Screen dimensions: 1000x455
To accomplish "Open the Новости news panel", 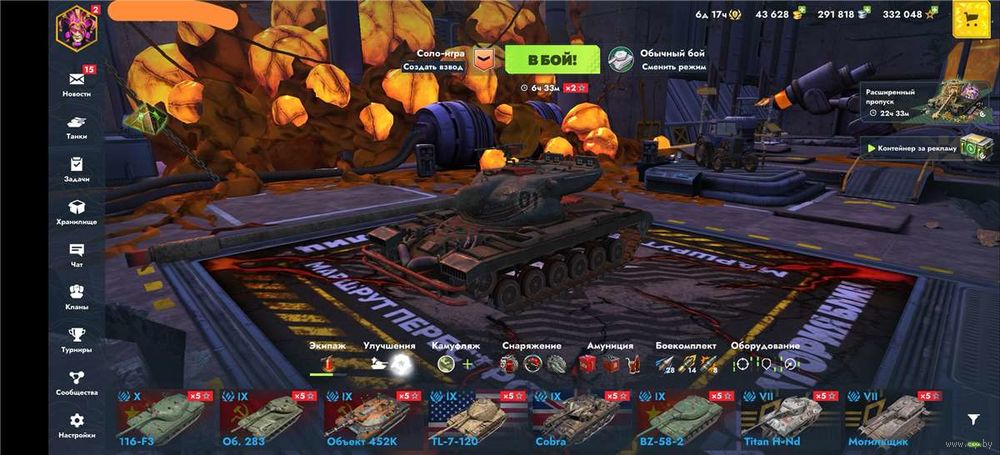I will click(x=76, y=82).
